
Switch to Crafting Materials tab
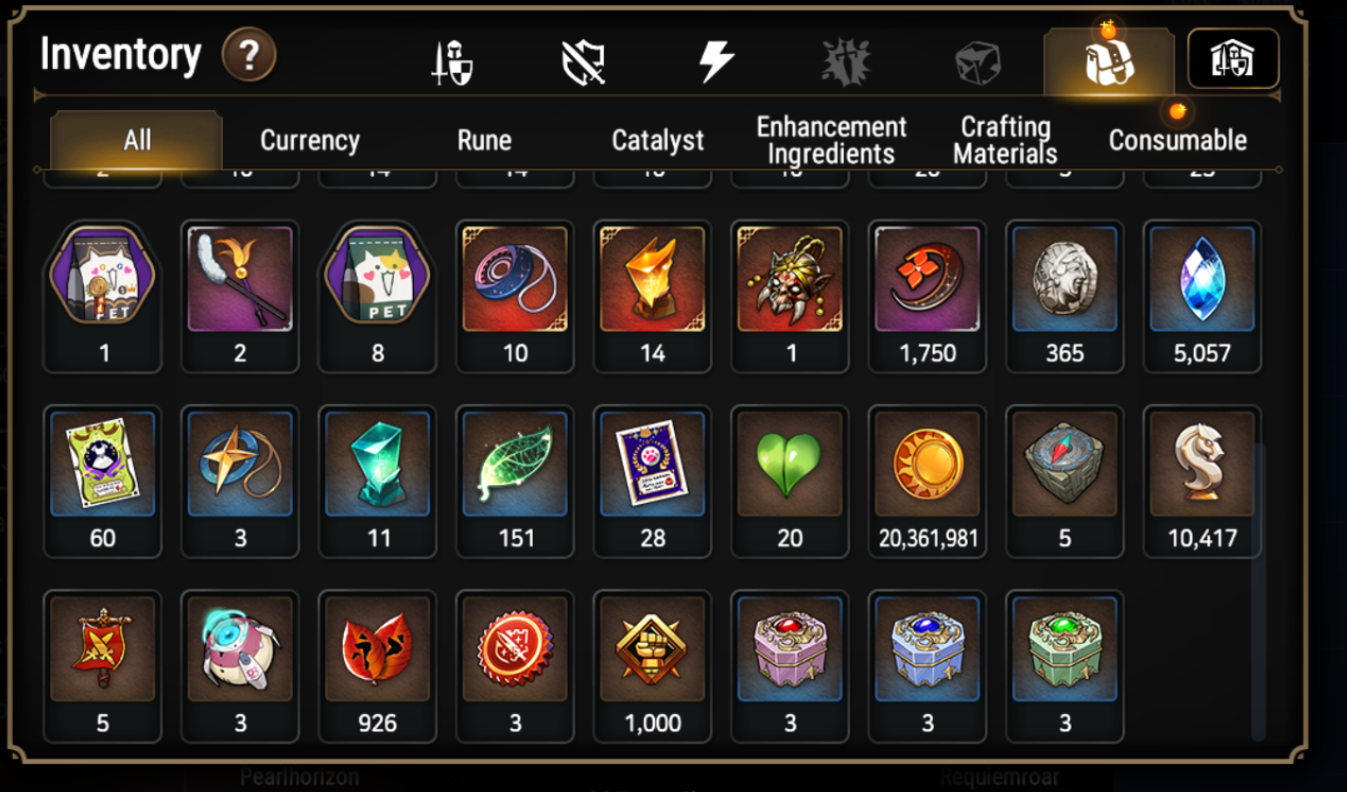(1005, 140)
